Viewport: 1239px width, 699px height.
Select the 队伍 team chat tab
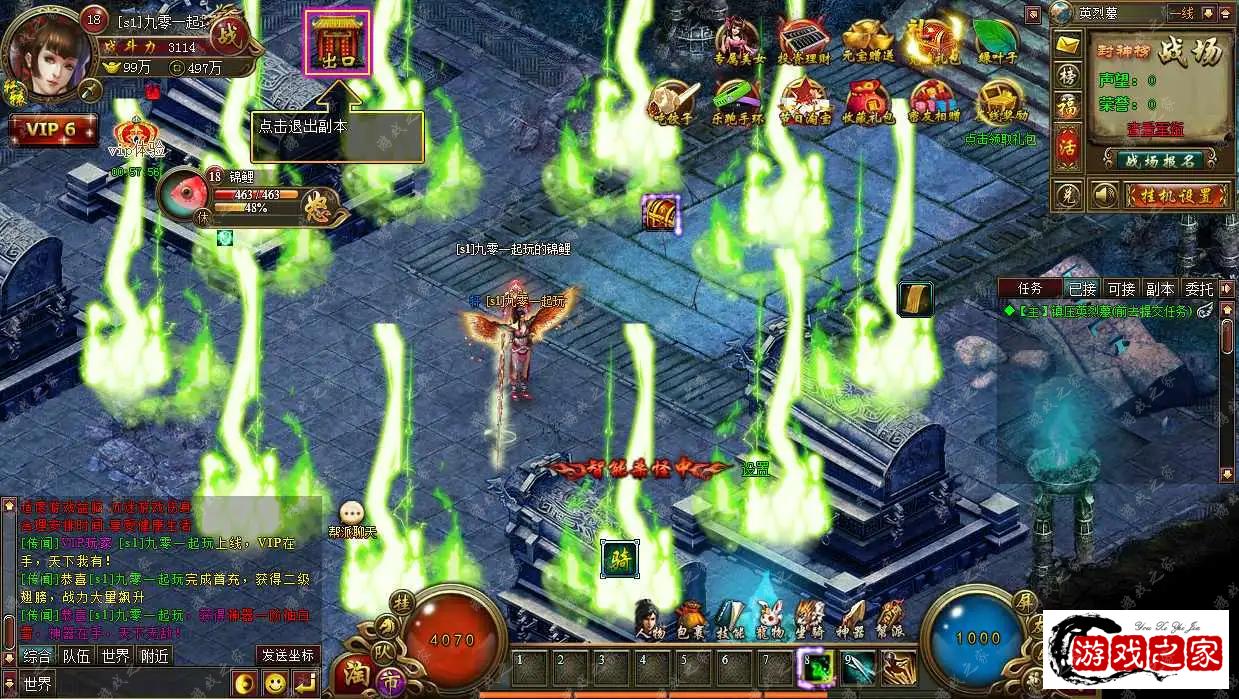pos(76,656)
